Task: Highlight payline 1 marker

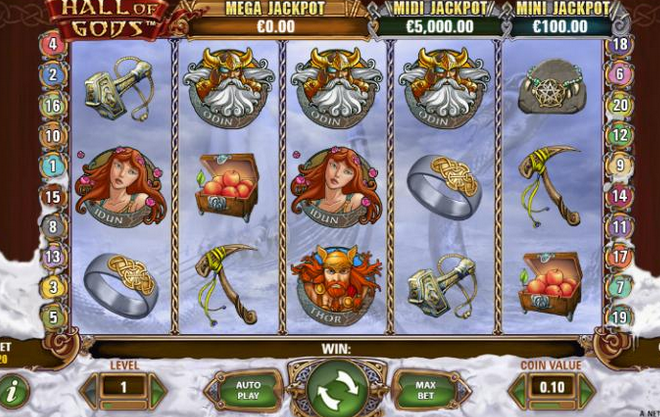Action: click(52, 166)
